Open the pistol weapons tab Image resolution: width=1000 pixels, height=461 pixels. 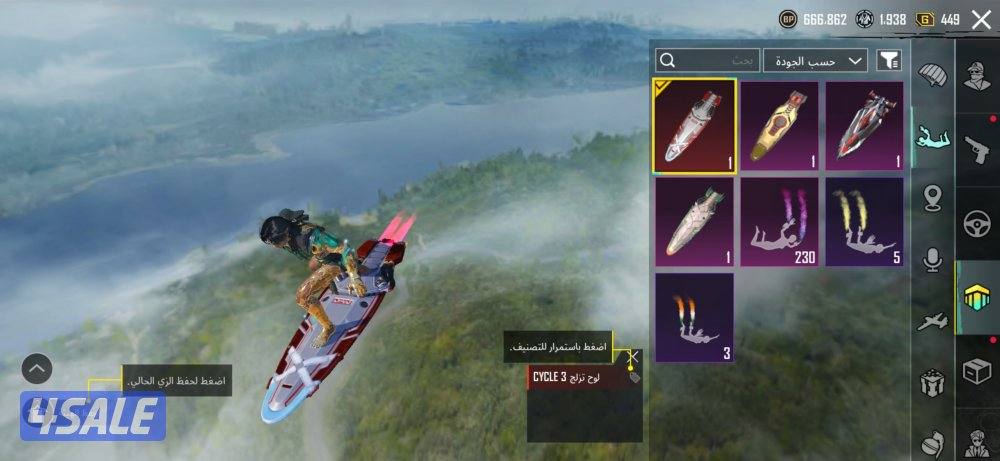(977, 151)
